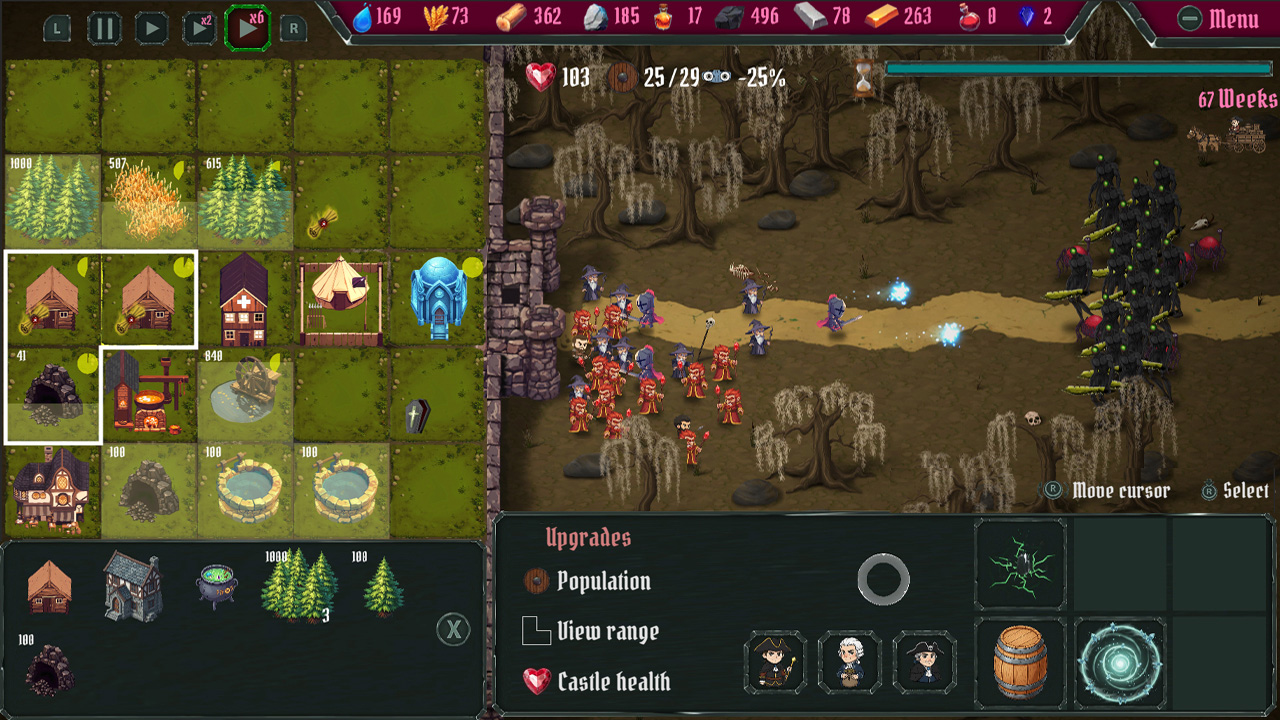Select the green lightning crack spell slot
The height and width of the screenshot is (720, 1280).
pyautogui.click(x=1020, y=565)
